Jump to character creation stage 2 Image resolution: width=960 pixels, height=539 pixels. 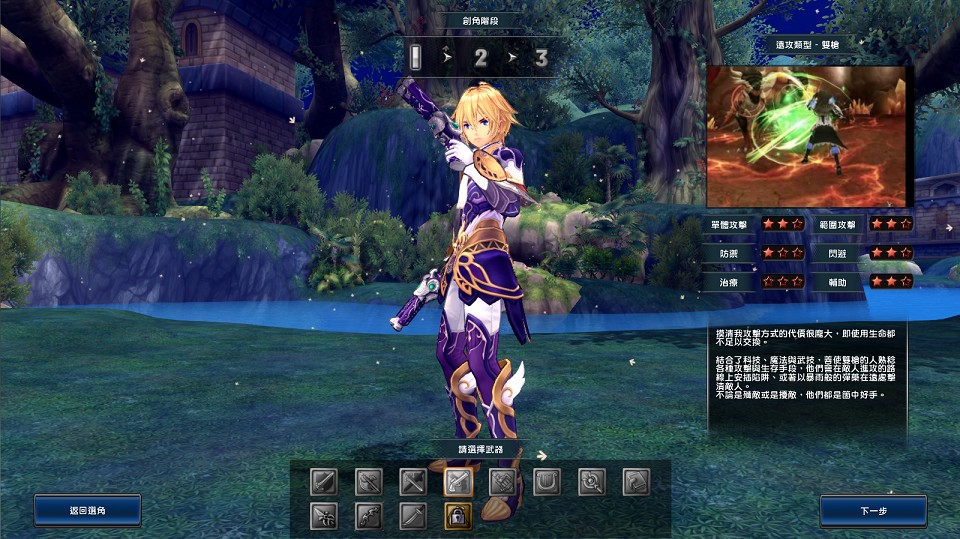pyautogui.click(x=480, y=58)
